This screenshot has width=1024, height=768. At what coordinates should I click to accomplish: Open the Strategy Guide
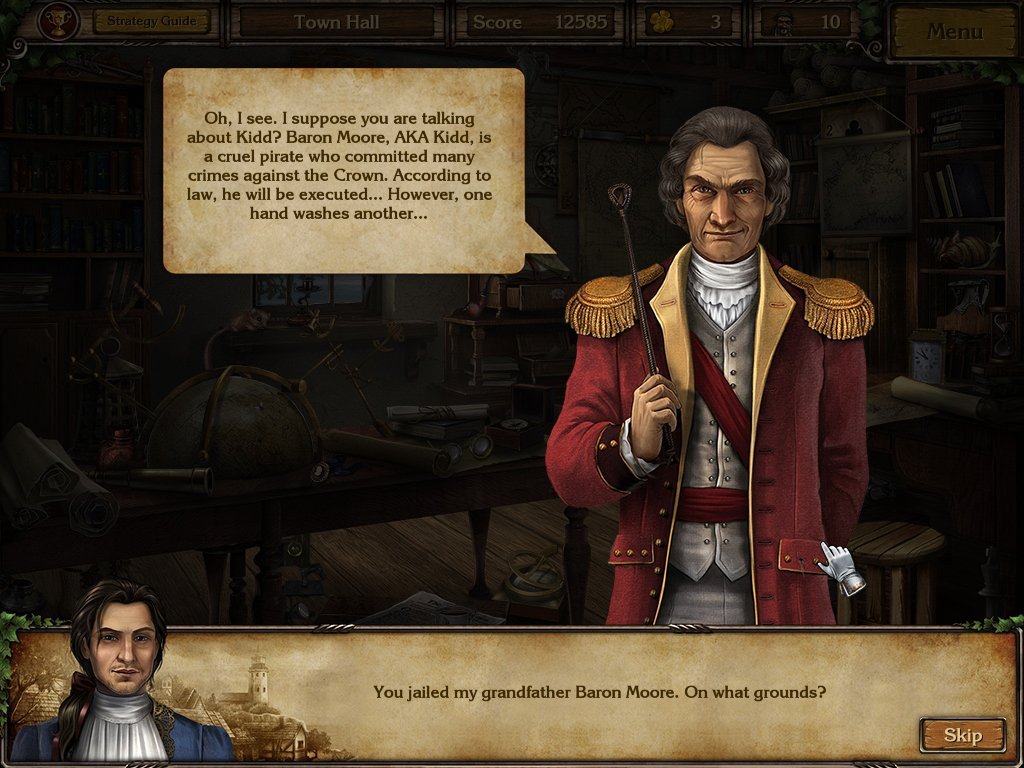coord(152,21)
